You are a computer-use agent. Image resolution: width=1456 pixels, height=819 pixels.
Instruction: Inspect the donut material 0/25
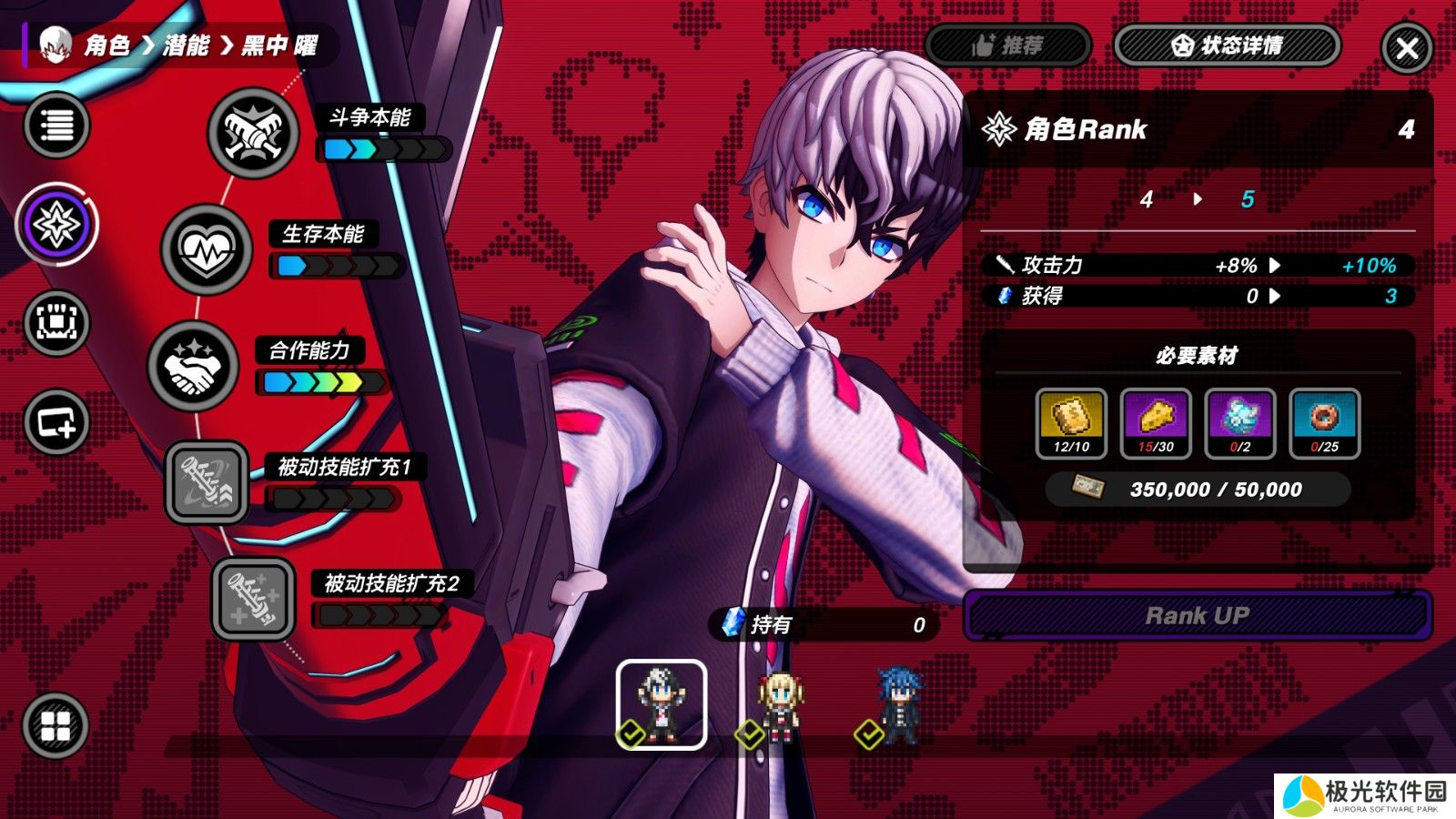(x=1325, y=423)
